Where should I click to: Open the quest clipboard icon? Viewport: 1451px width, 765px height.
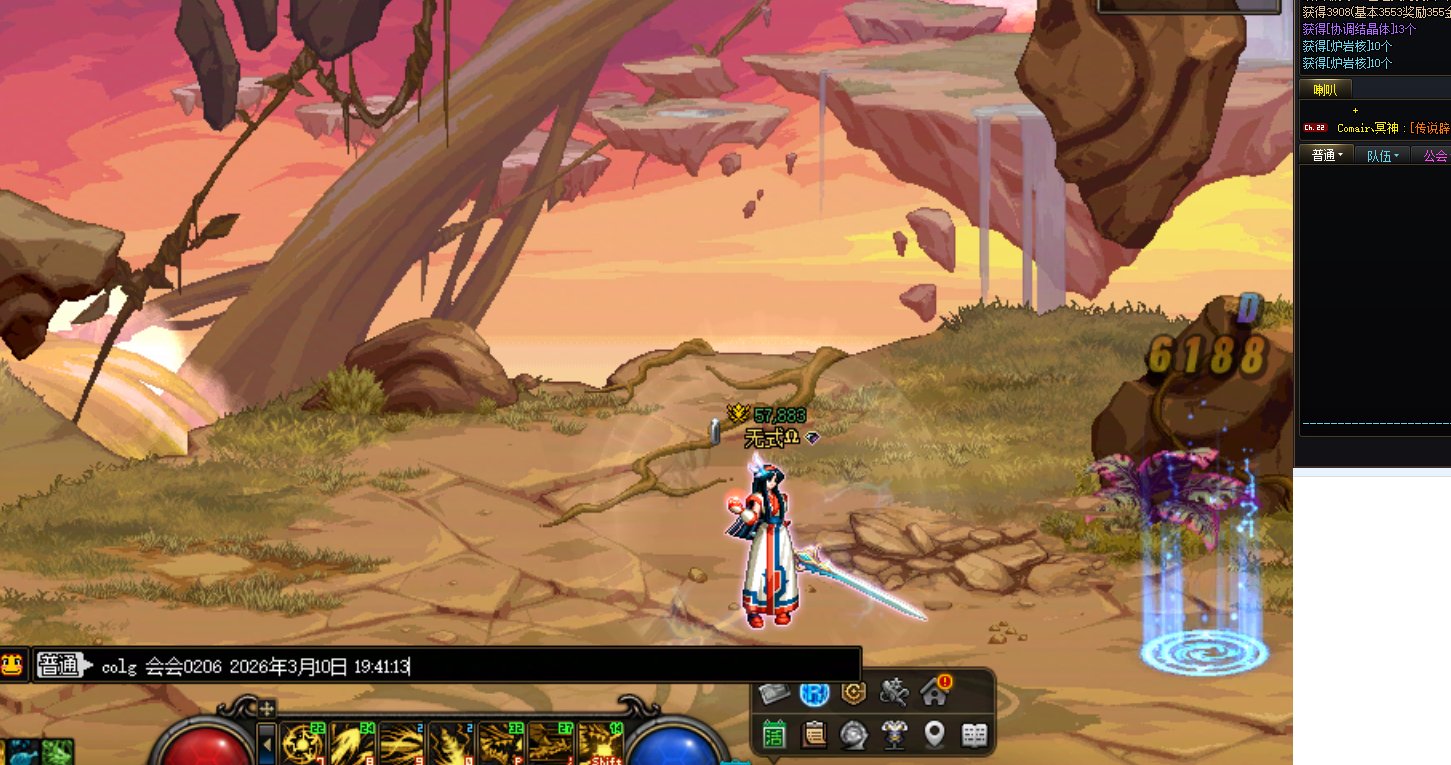pyautogui.click(x=815, y=735)
